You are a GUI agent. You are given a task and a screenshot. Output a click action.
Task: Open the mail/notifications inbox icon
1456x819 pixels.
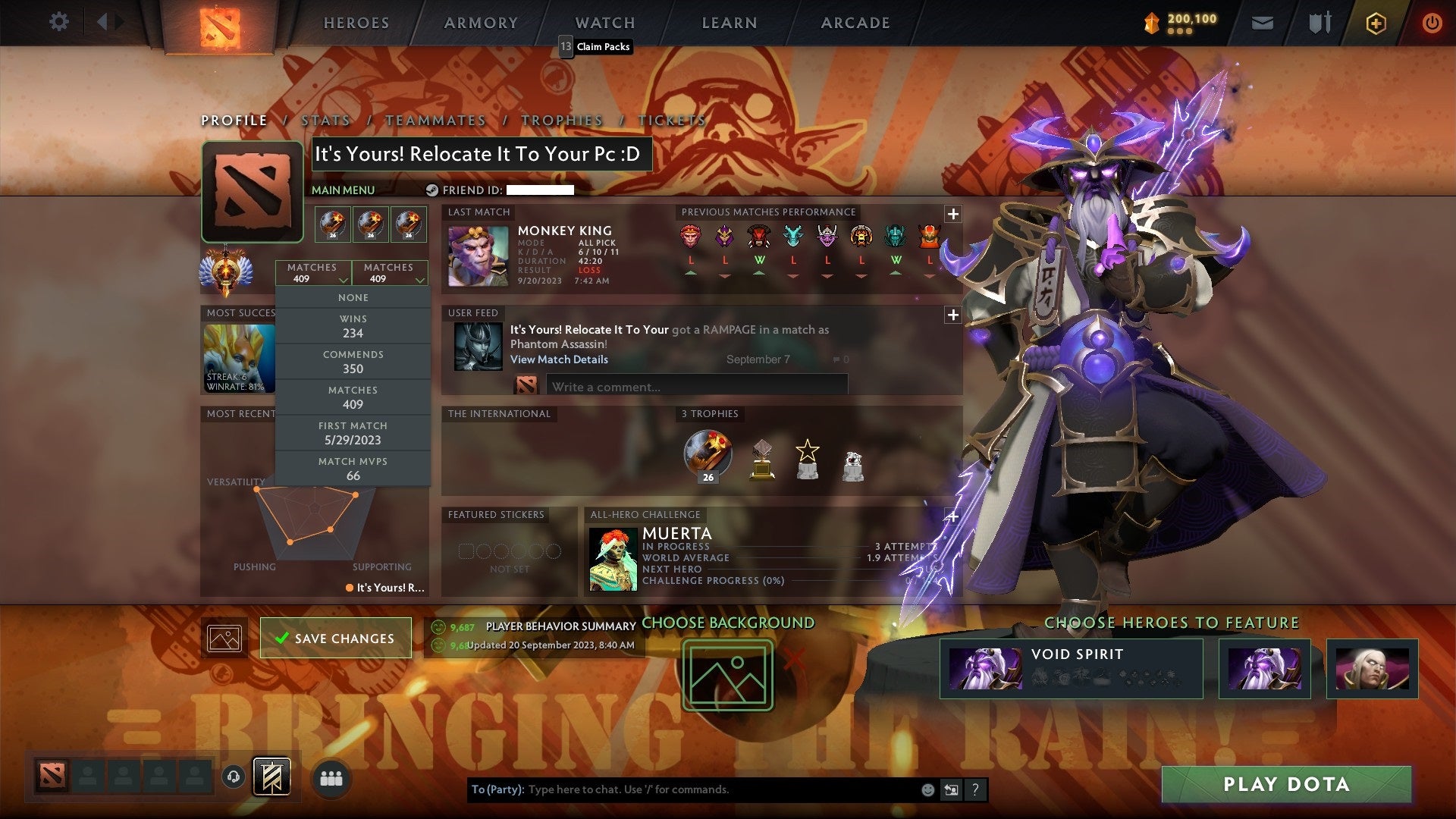[x=1263, y=23]
